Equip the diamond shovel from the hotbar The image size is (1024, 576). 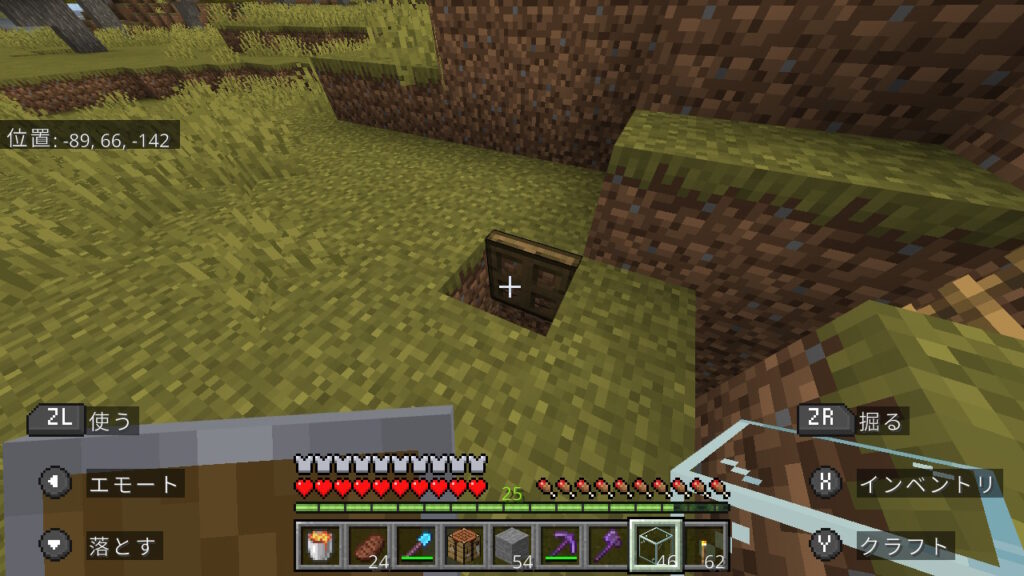tap(416, 545)
